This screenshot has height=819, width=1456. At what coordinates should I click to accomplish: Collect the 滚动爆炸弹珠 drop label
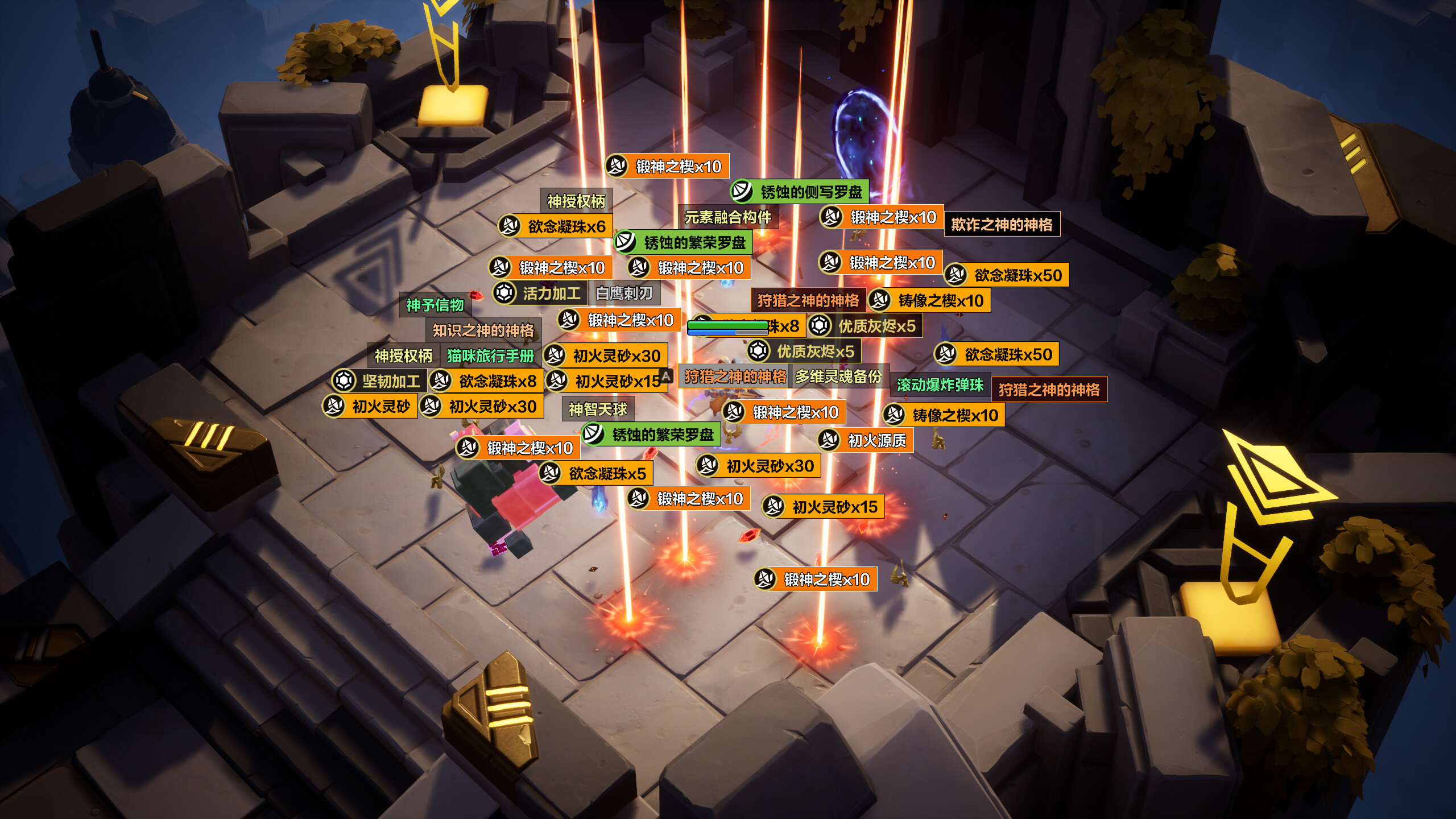click(940, 385)
